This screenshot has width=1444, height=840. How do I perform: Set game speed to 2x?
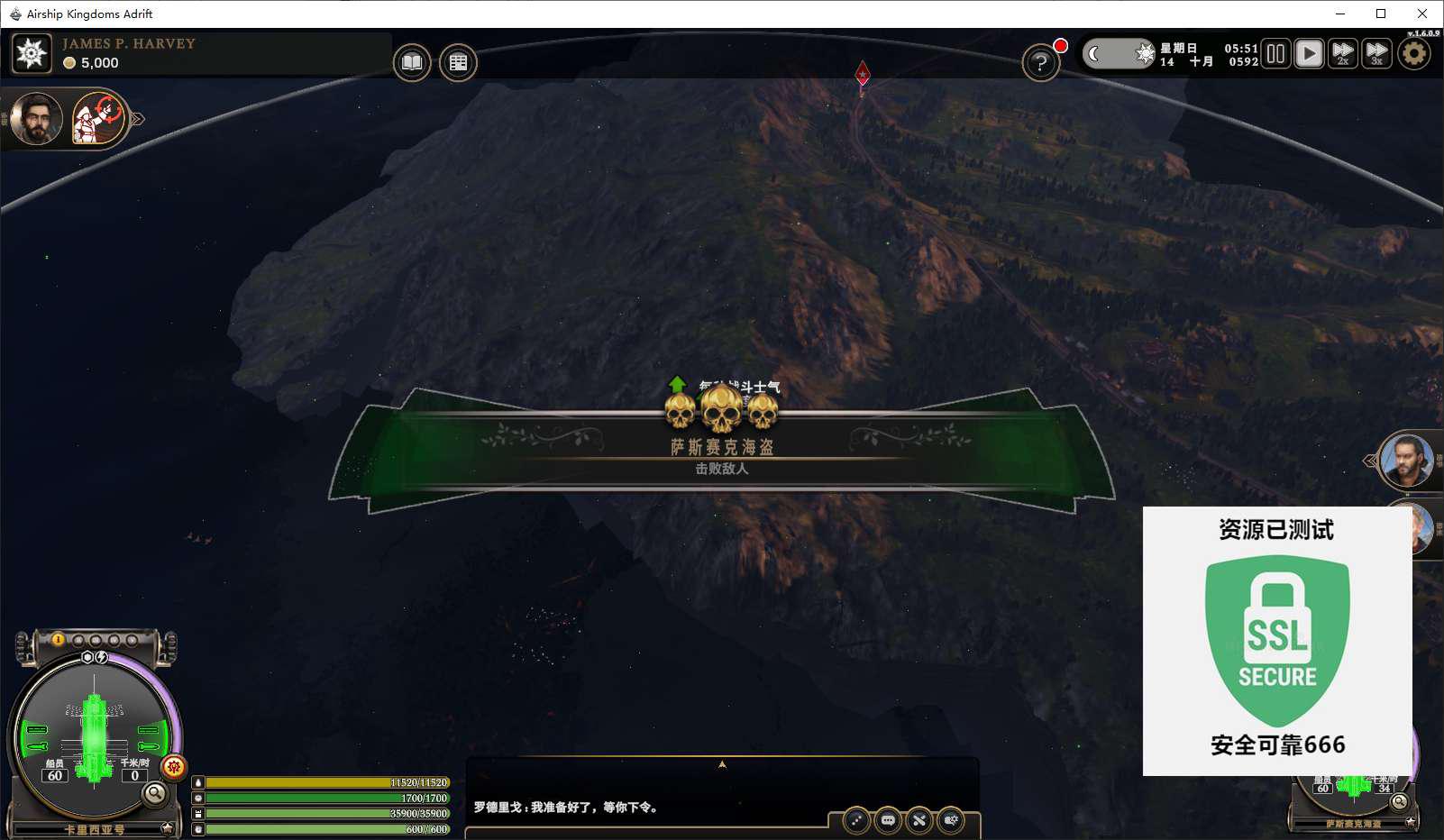pos(1343,54)
